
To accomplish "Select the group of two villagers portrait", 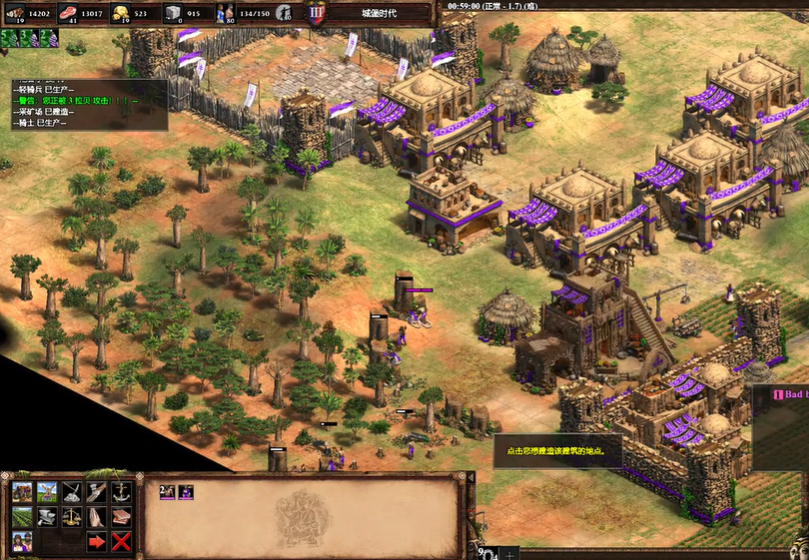I will 168,492.
